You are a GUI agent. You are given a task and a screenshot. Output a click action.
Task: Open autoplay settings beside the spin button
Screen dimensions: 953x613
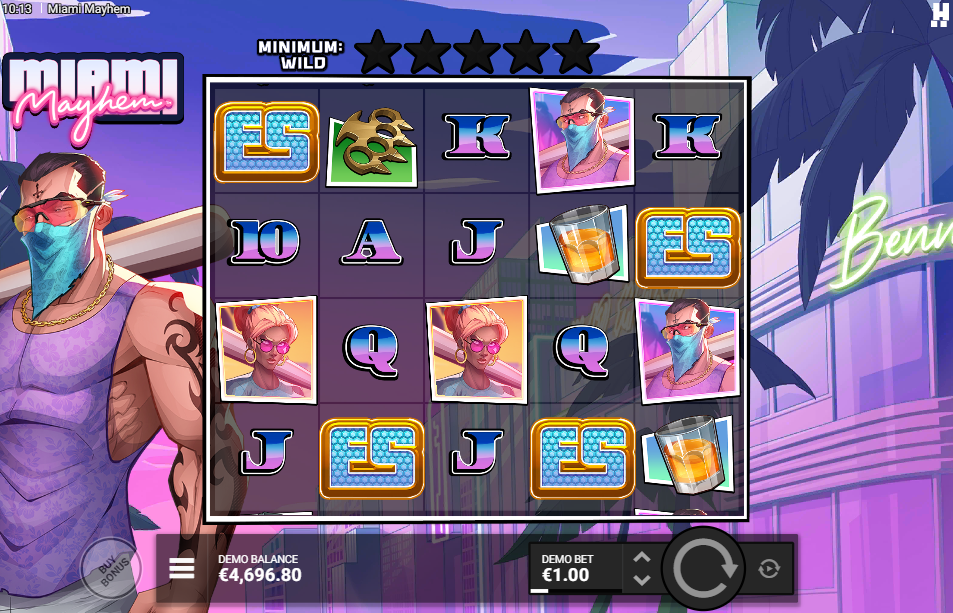tap(769, 569)
